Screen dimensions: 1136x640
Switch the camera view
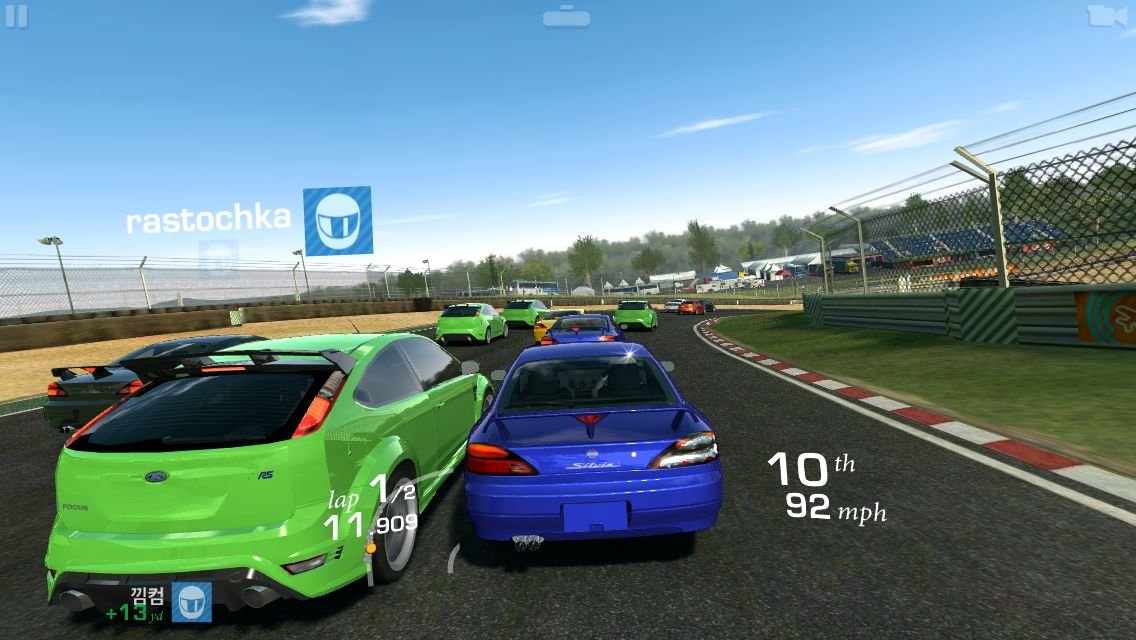(x=1106, y=16)
